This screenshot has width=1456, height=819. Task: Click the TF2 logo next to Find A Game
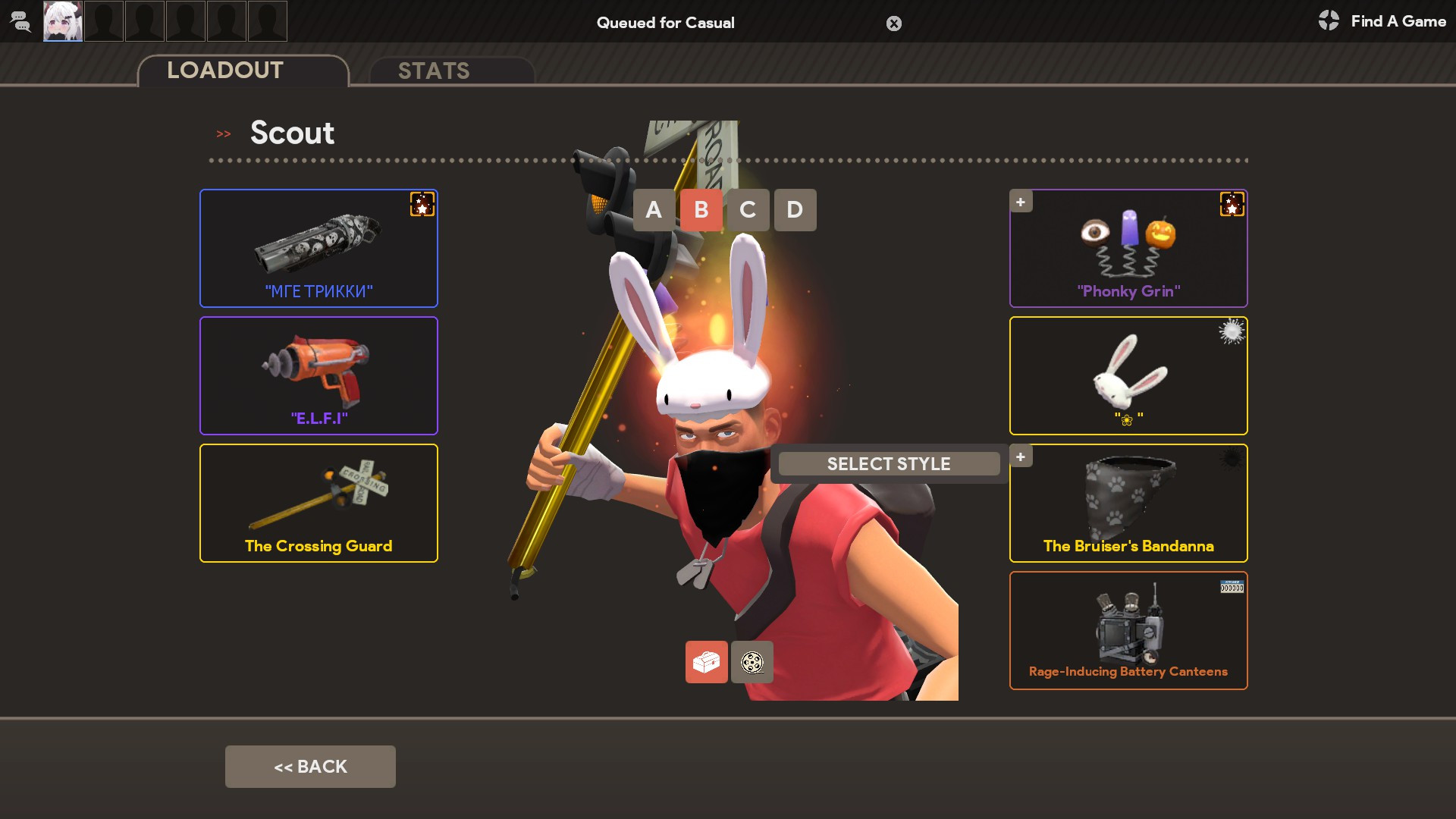1329,21
